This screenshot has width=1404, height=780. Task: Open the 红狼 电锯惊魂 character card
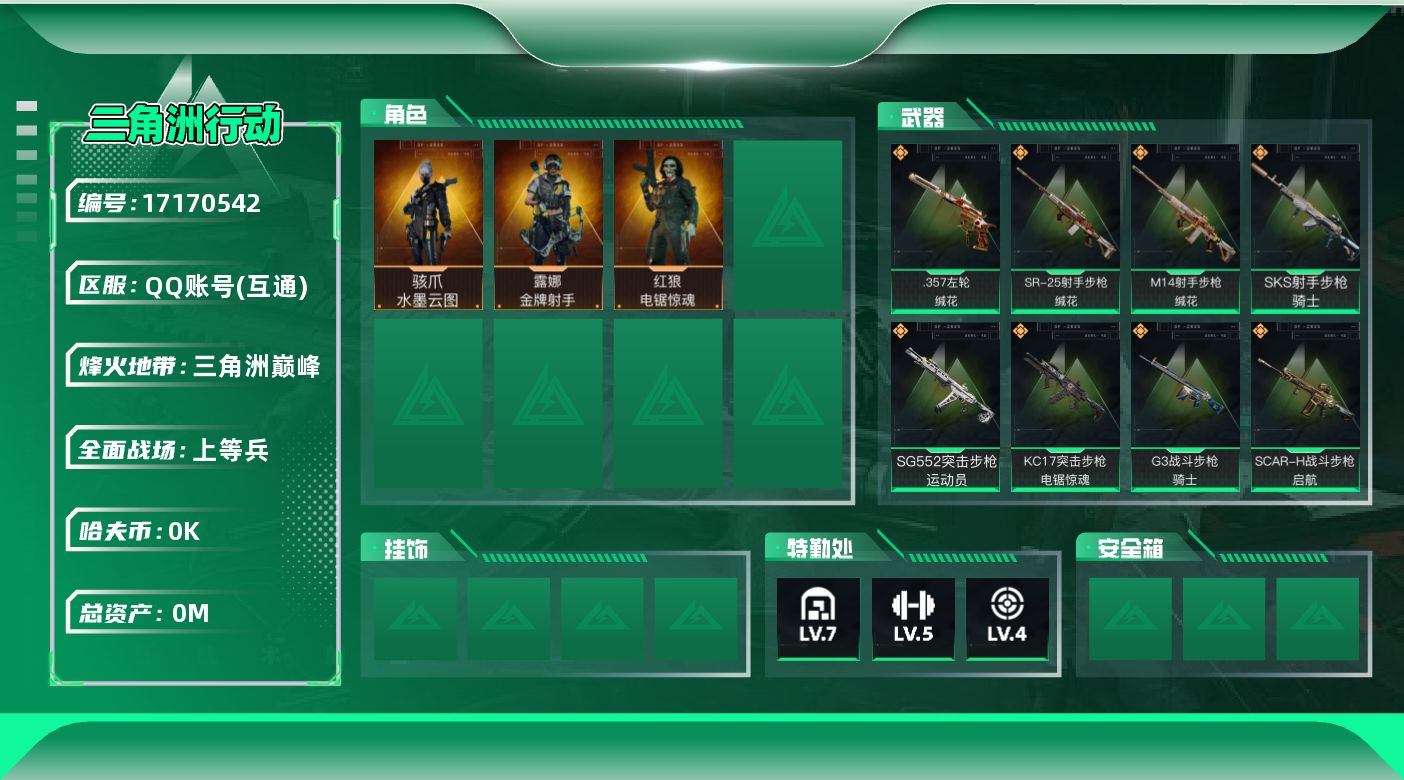tap(668, 225)
